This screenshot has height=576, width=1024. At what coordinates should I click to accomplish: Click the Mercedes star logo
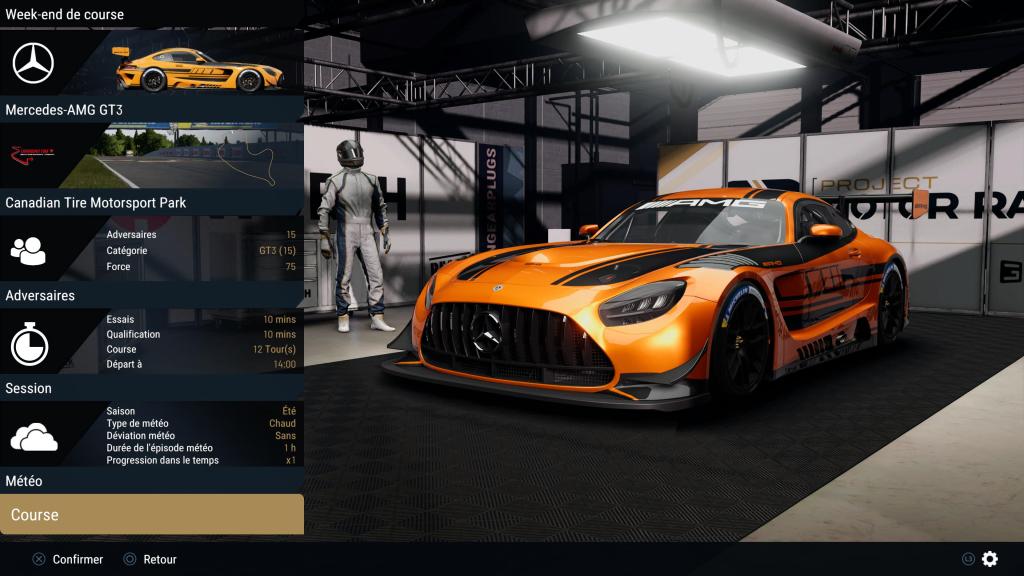click(33, 64)
